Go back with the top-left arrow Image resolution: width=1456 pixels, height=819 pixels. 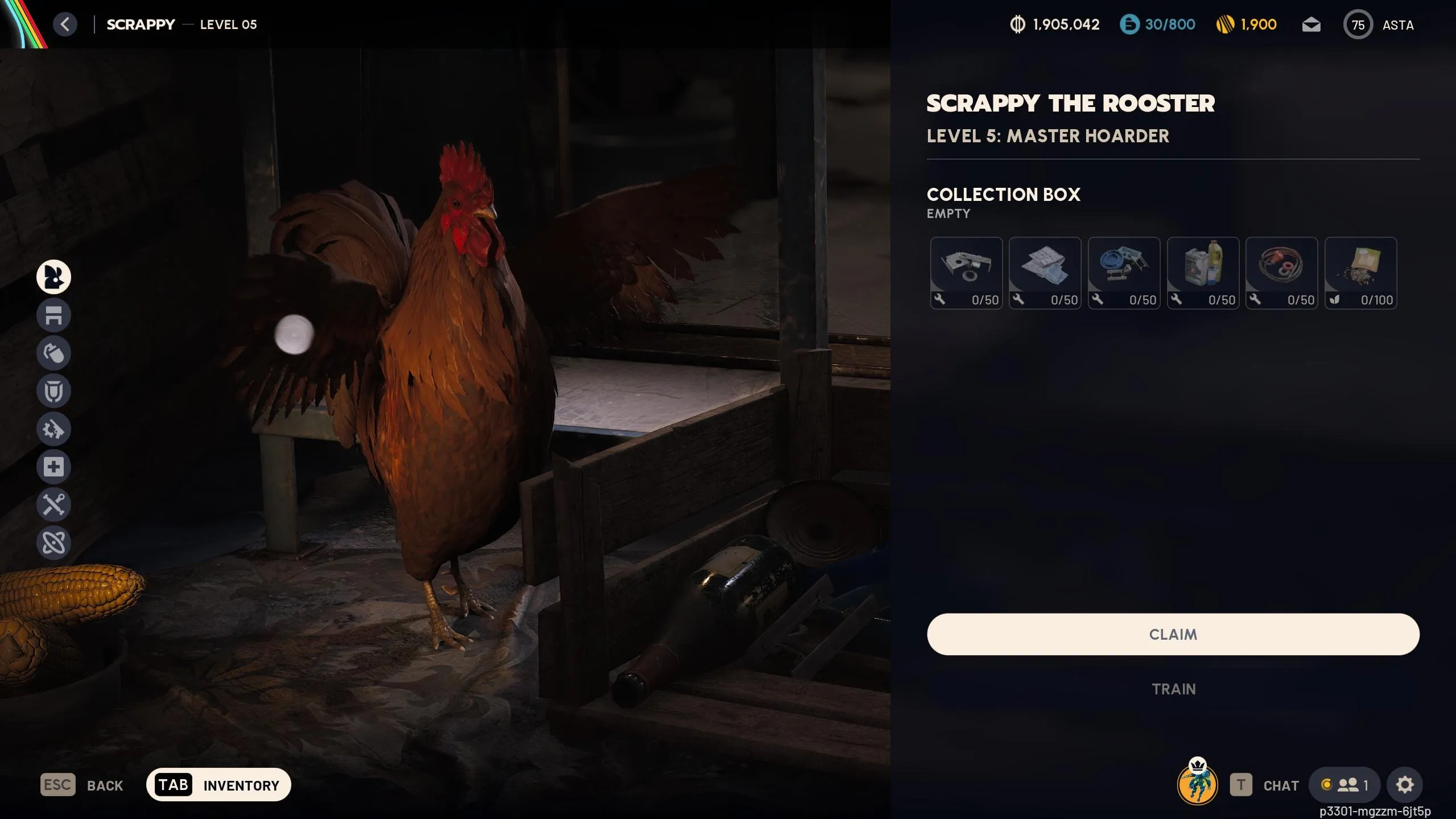pos(65,24)
